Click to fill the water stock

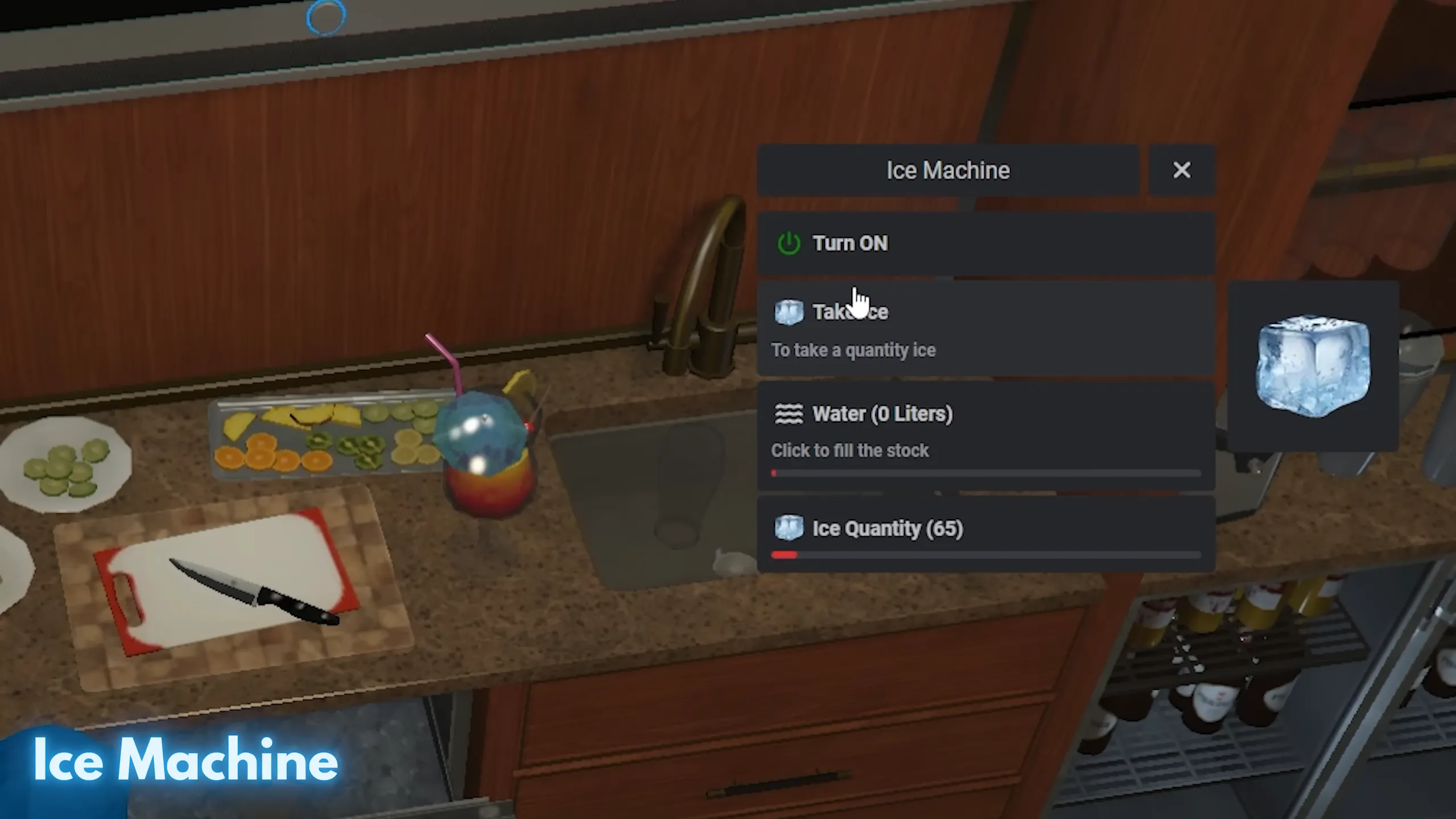[x=850, y=450]
